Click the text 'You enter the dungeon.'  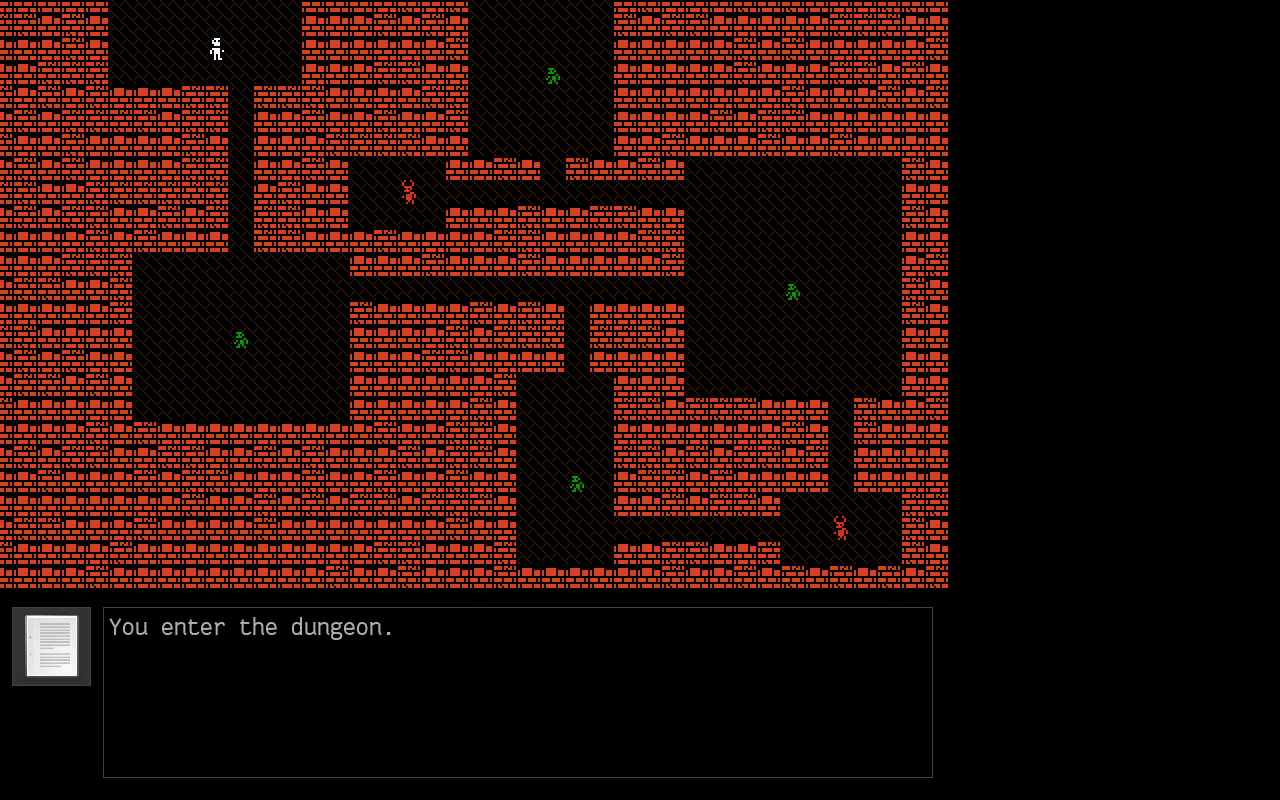[252, 627]
